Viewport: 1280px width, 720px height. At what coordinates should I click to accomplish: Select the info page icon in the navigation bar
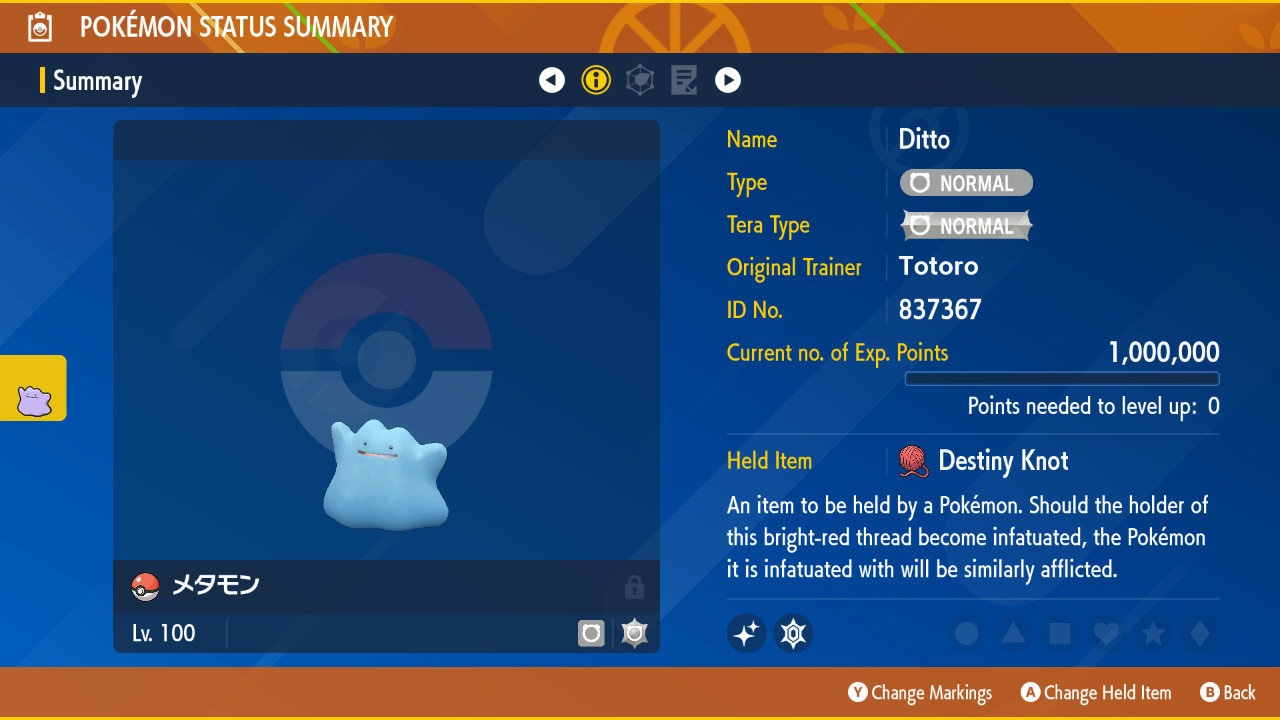click(596, 79)
